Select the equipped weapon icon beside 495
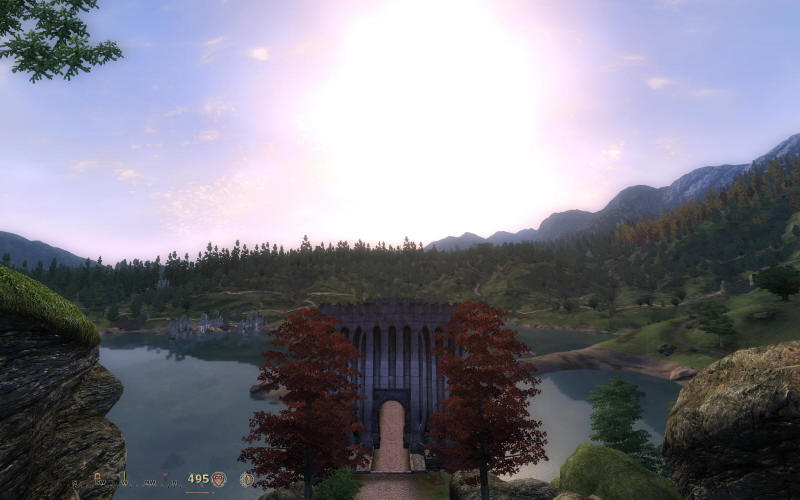The height and width of the screenshot is (500, 800). tap(218, 479)
